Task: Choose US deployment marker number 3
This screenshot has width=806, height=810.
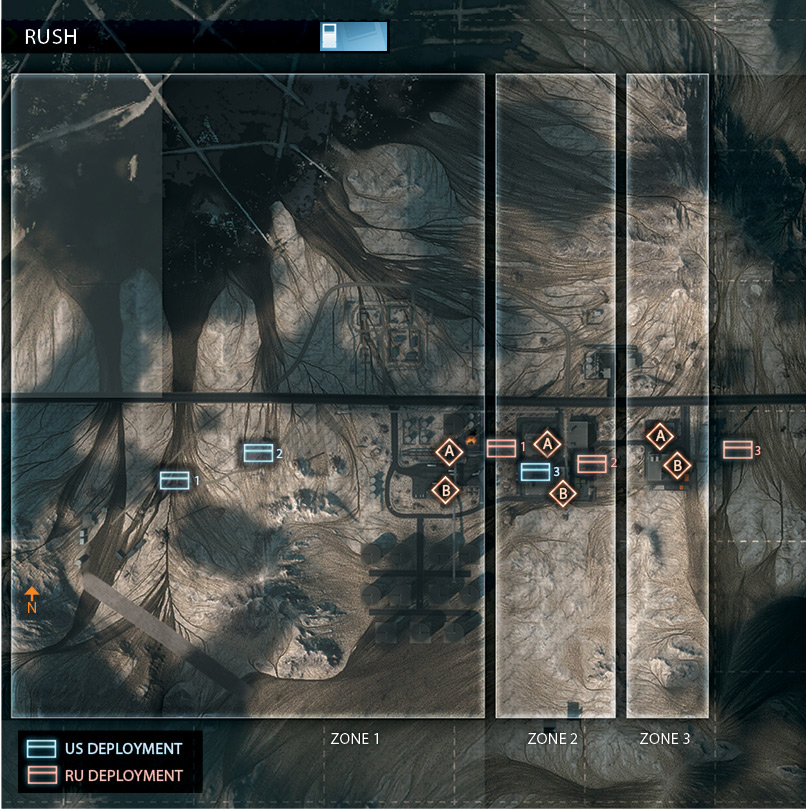Action: tap(535, 471)
